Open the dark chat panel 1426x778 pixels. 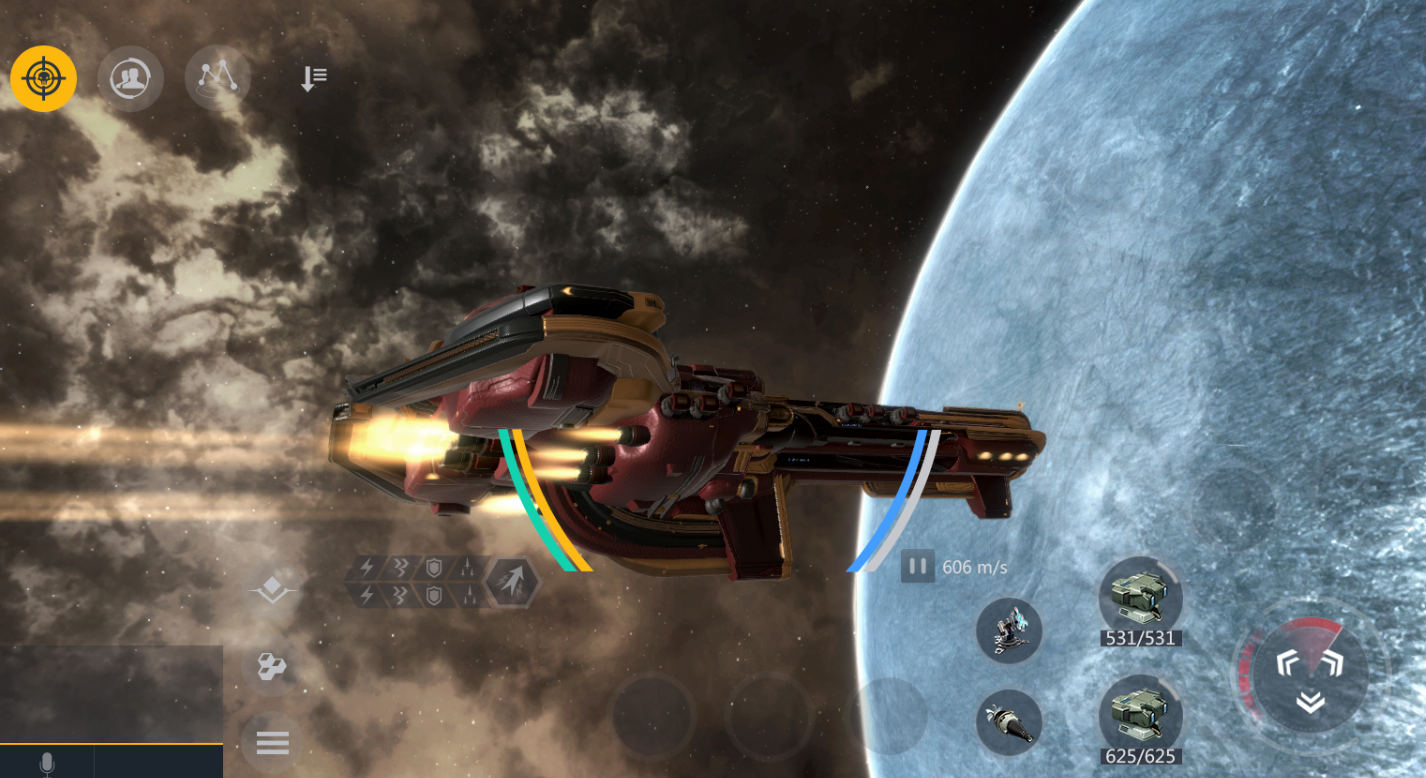tap(111, 693)
